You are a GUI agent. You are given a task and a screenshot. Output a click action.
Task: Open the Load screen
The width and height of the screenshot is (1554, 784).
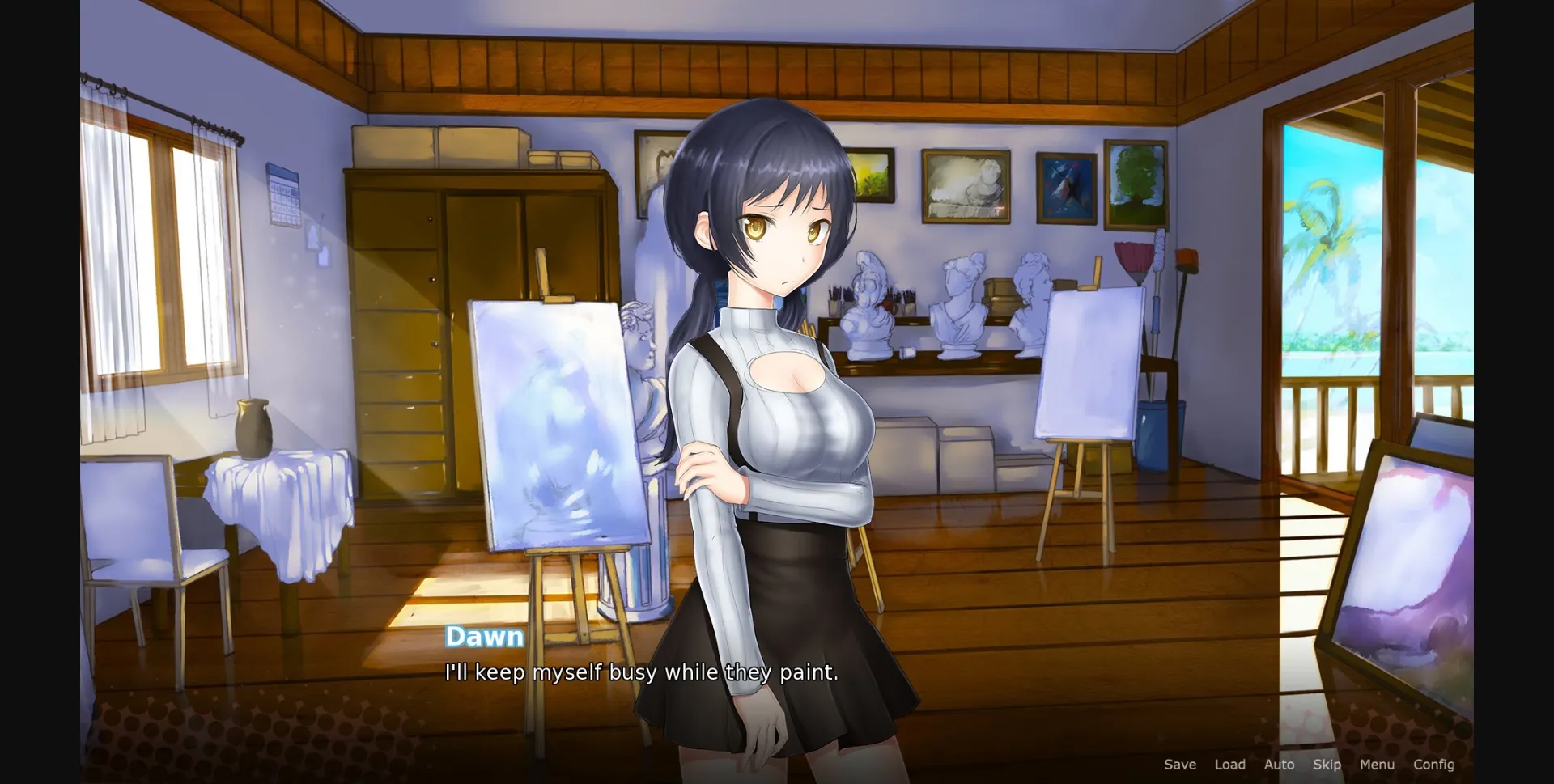(1230, 764)
